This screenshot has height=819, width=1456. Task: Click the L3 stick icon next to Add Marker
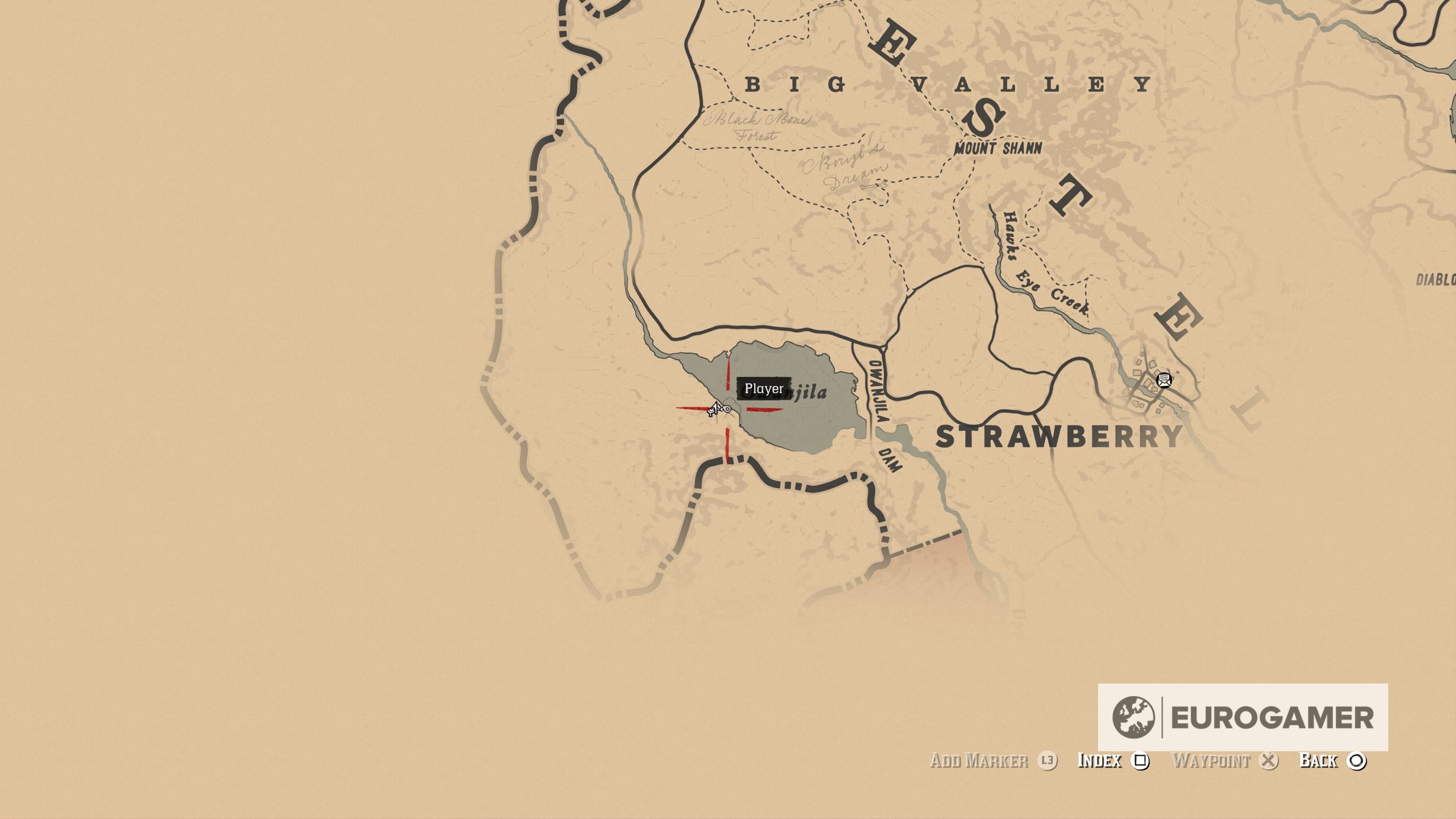(1048, 761)
